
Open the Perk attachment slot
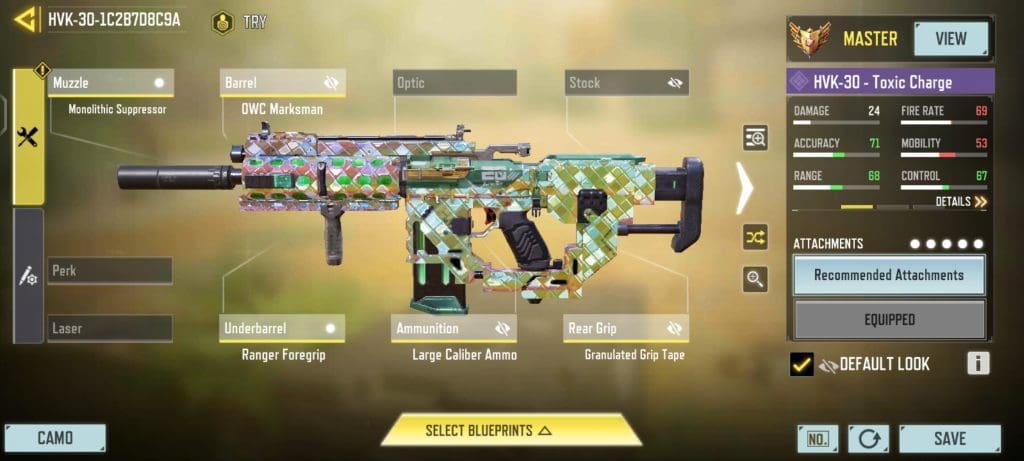point(110,271)
